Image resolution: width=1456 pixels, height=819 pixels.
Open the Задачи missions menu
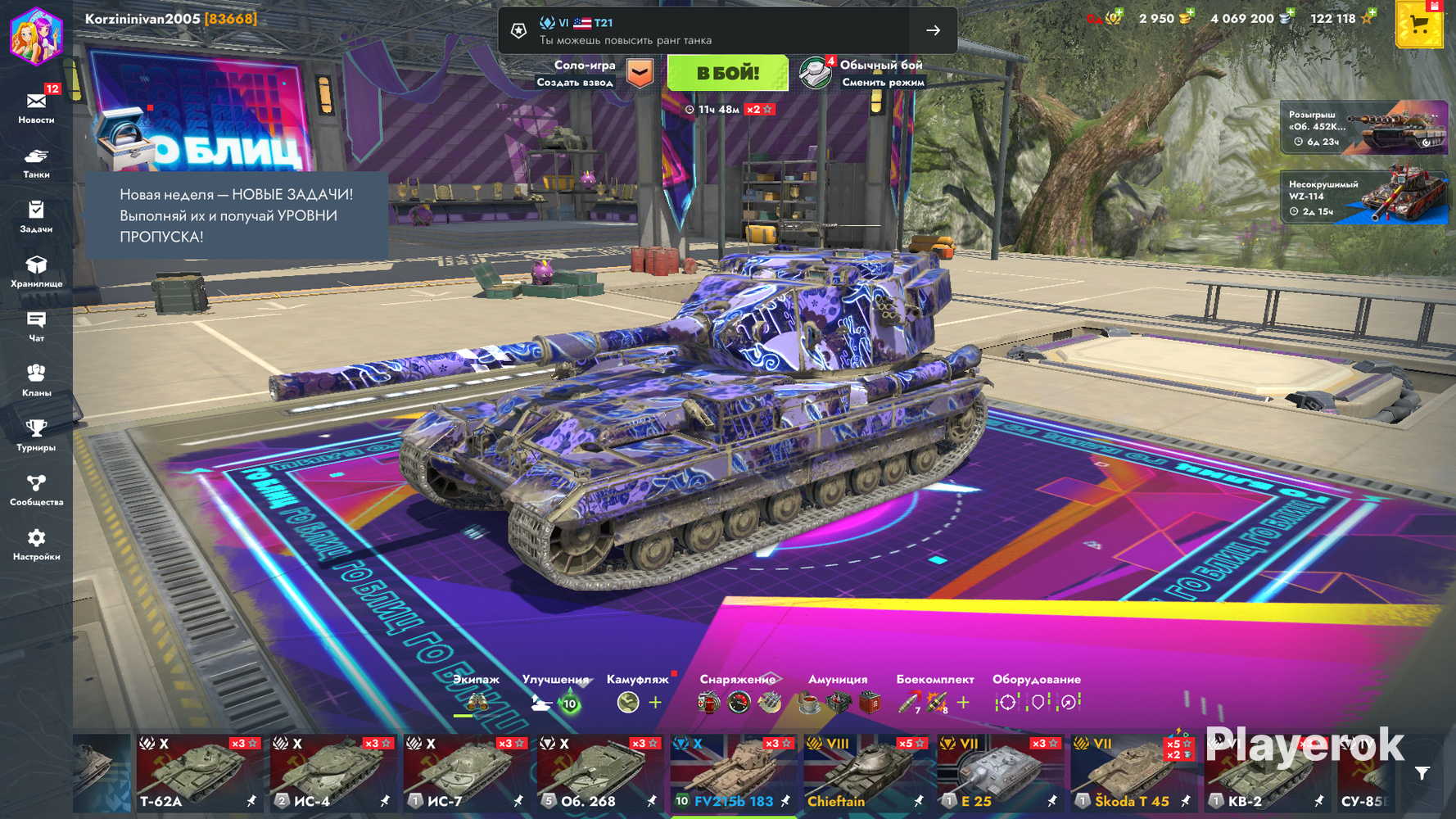[x=36, y=217]
